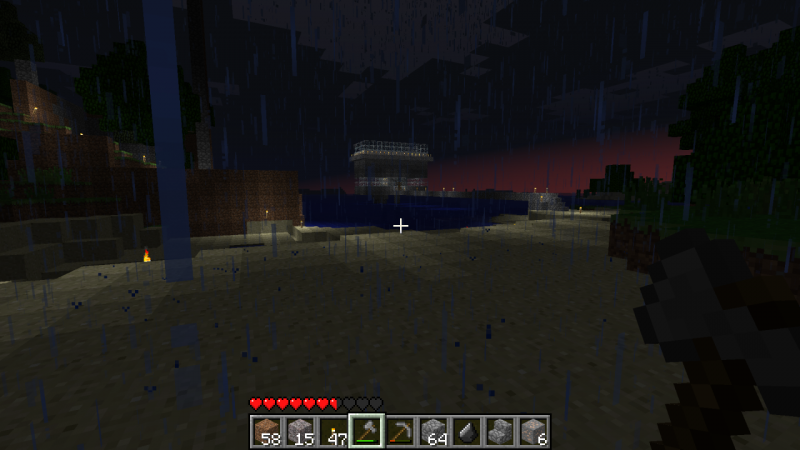Select the dirt block stack of 58
800x450 pixels.
[x=267, y=430]
